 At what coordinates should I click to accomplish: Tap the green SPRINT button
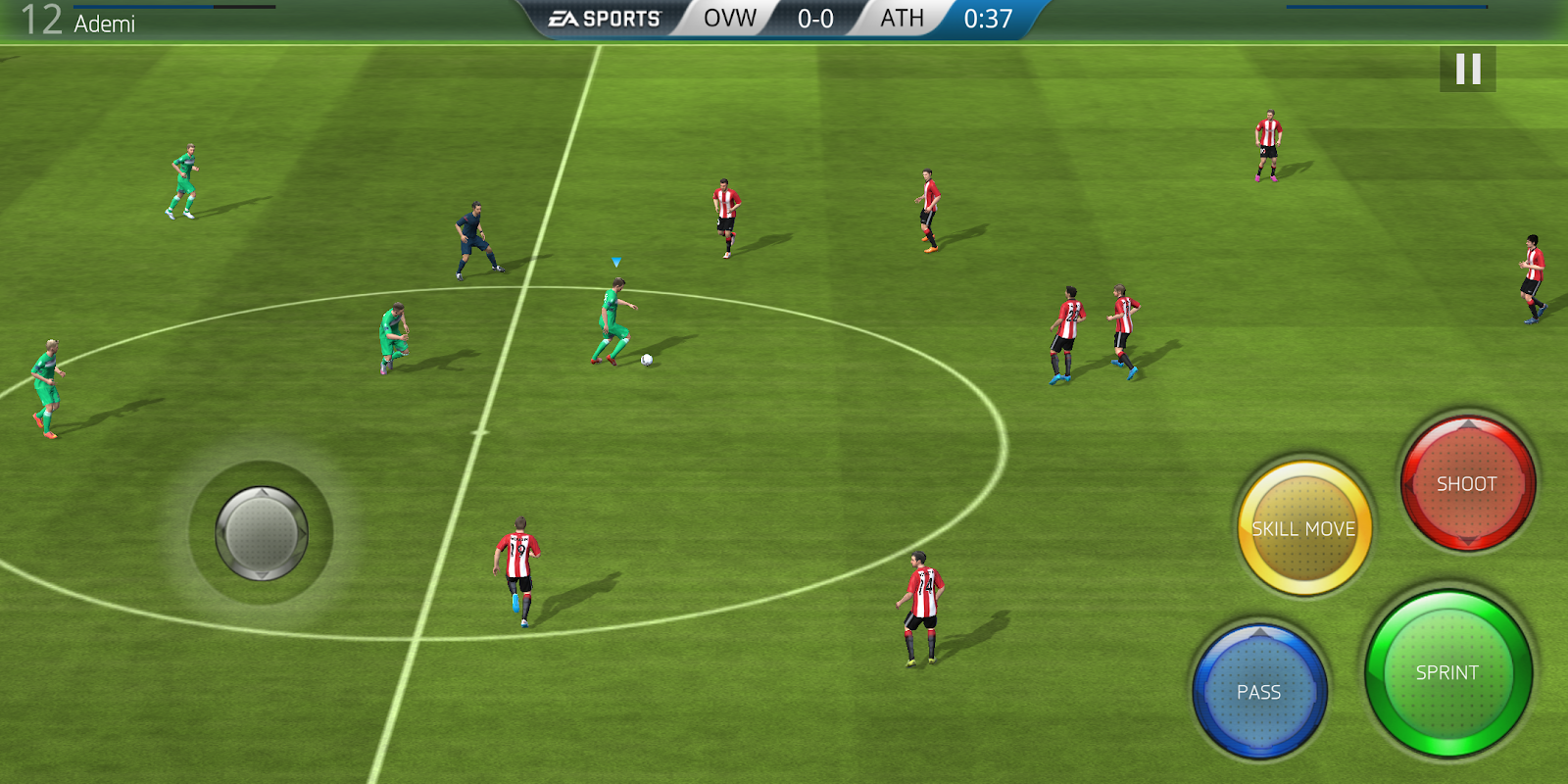pos(1449,673)
